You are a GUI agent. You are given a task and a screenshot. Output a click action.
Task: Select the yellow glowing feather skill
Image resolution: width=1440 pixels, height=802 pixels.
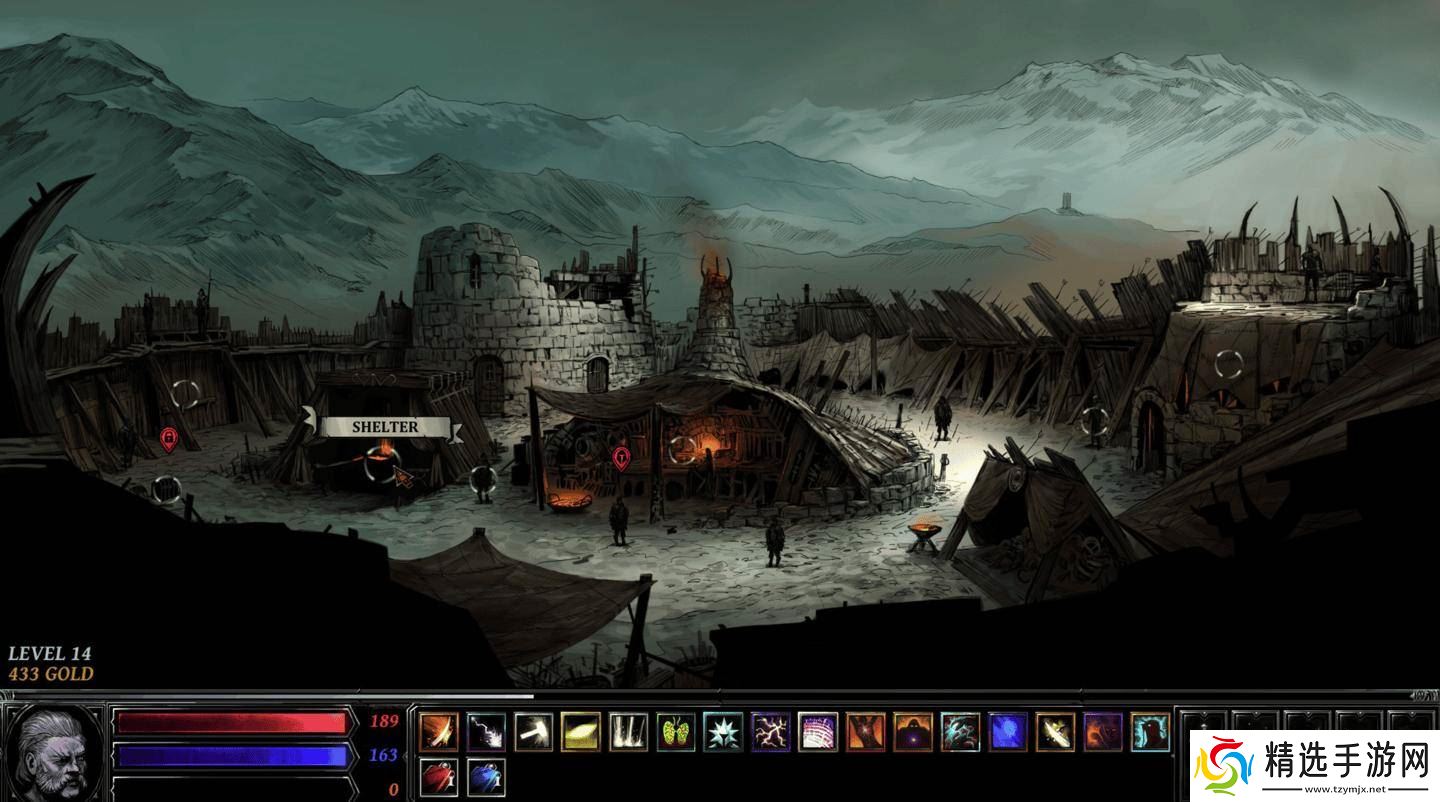[581, 731]
